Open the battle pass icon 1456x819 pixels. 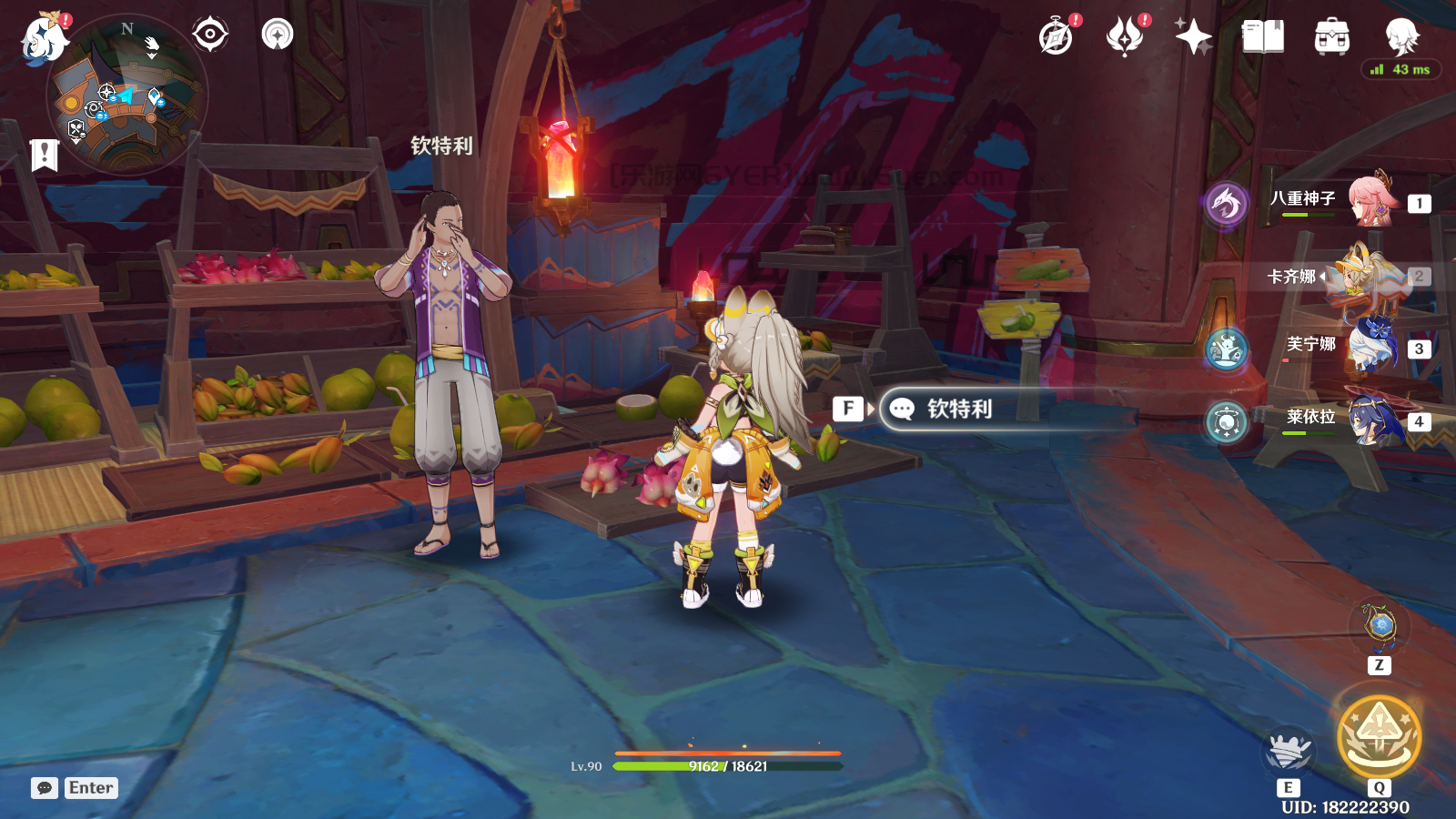pyautogui.click(x=1125, y=37)
